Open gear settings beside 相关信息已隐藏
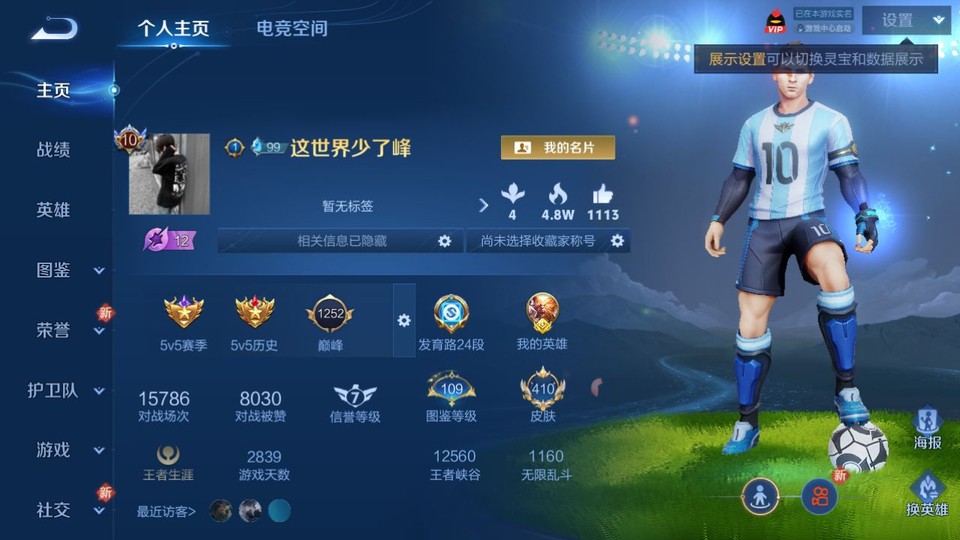This screenshot has height=540, width=960. [x=445, y=241]
